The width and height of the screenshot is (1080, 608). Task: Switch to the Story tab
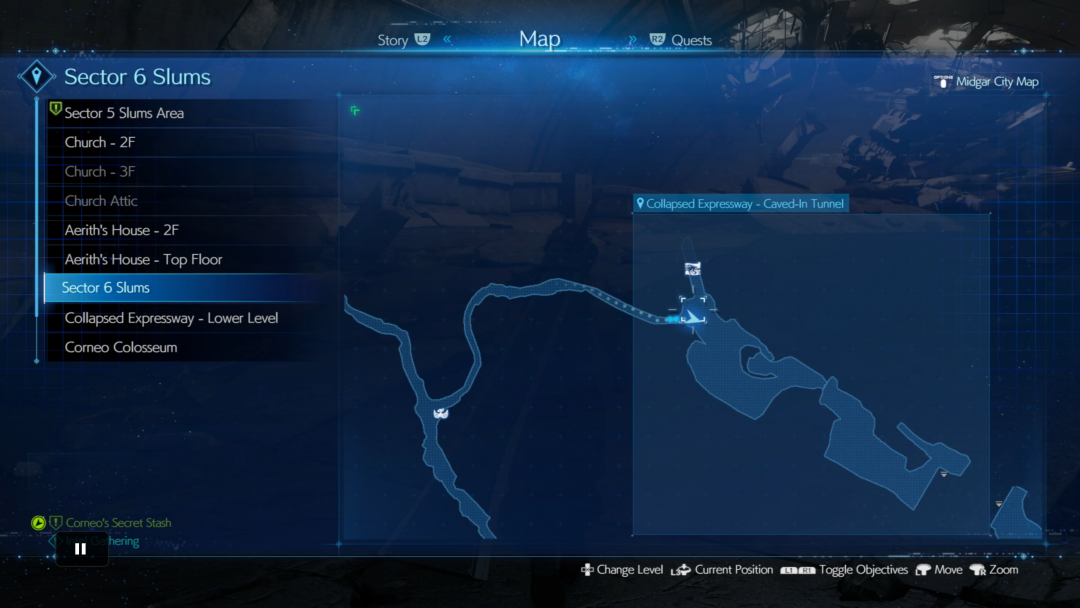(393, 41)
